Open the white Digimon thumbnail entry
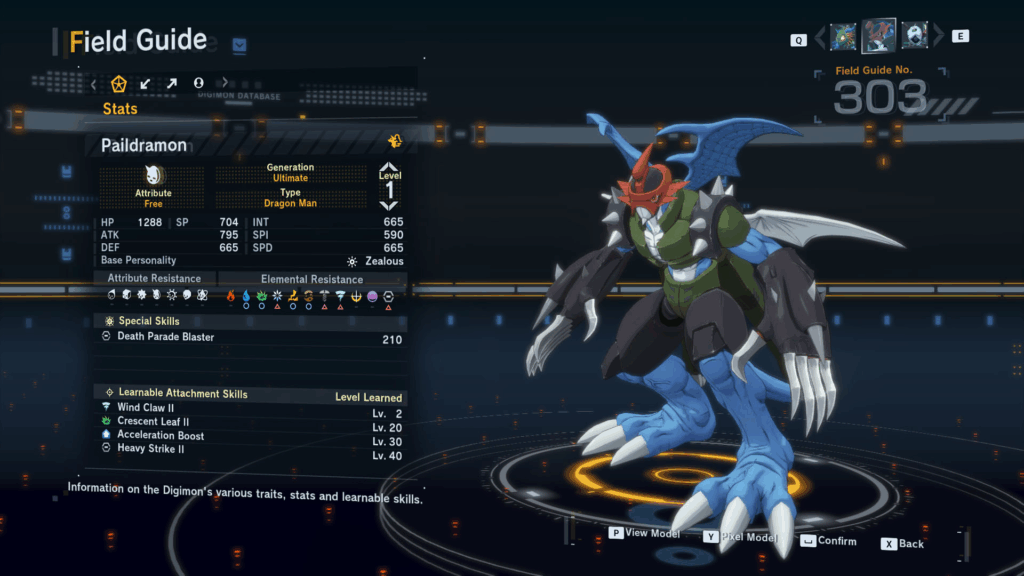1024x576 pixels. pos(914,36)
